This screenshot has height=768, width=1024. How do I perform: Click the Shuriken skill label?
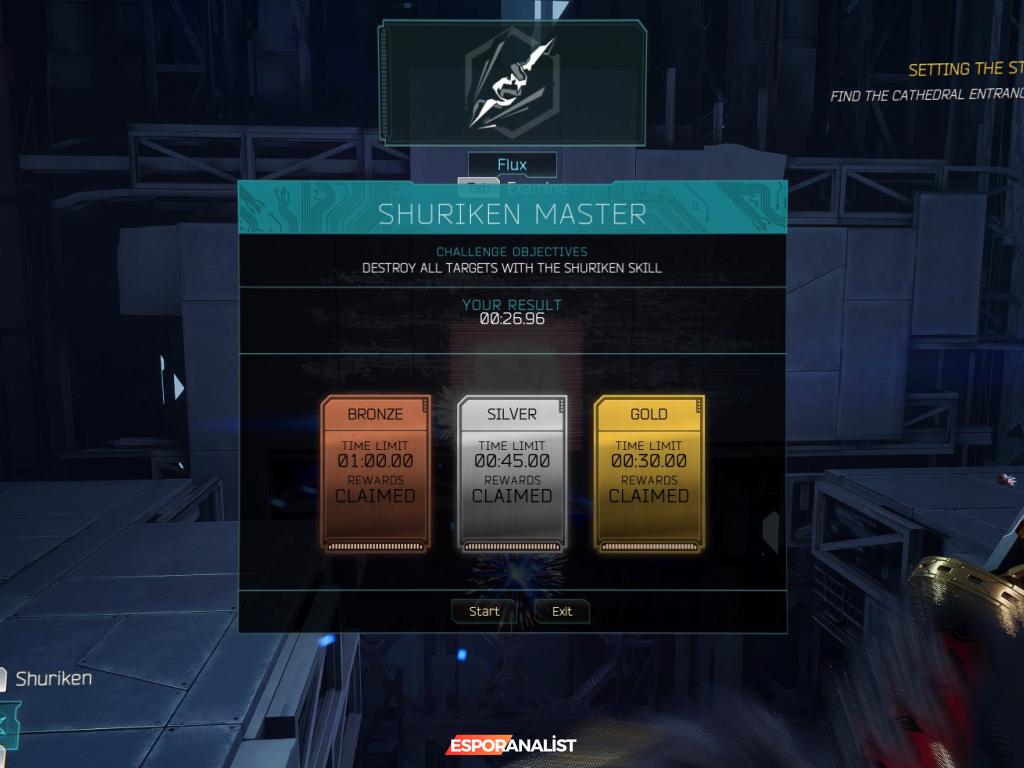click(53, 679)
